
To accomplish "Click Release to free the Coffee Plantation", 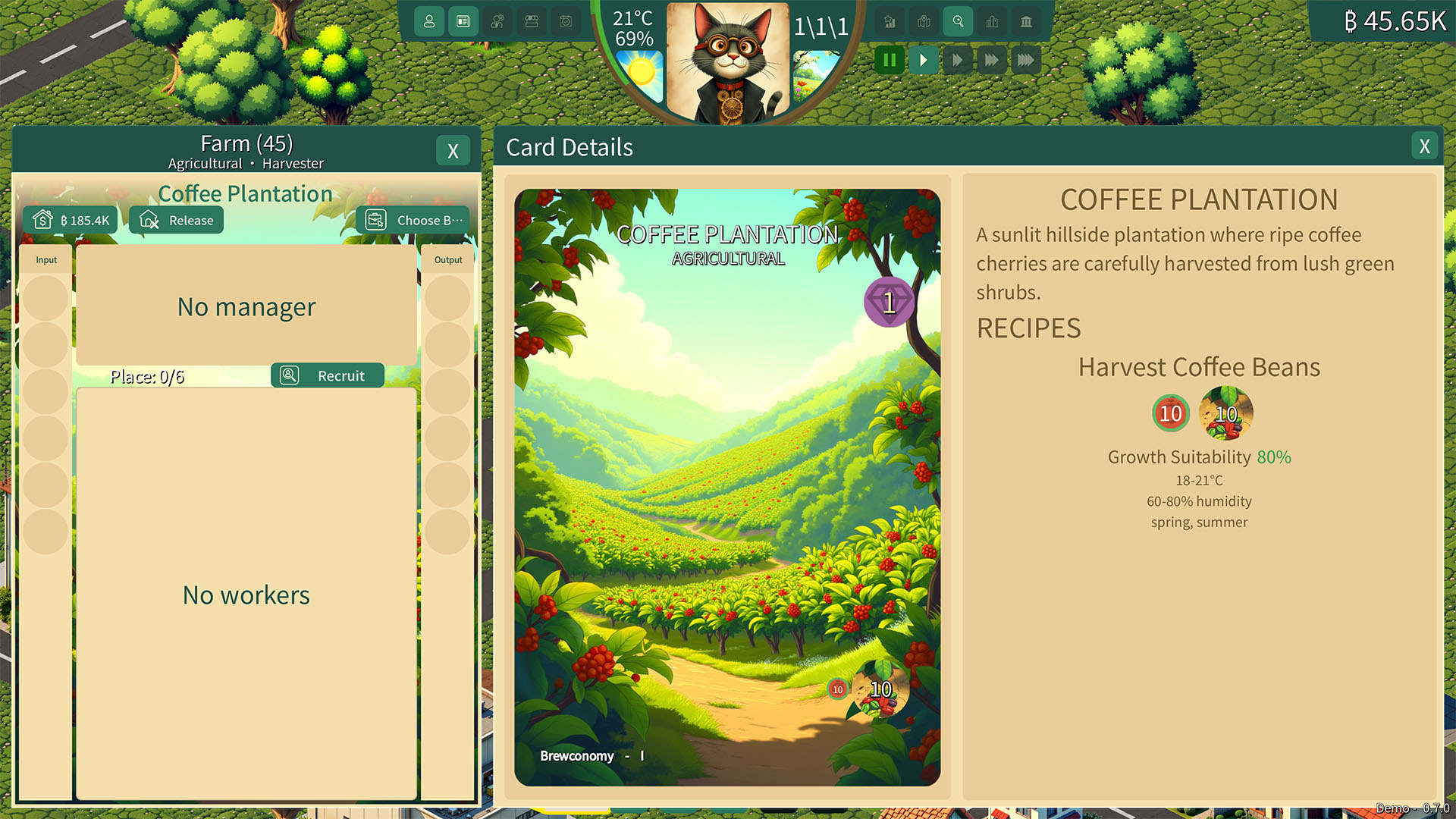I will [176, 220].
